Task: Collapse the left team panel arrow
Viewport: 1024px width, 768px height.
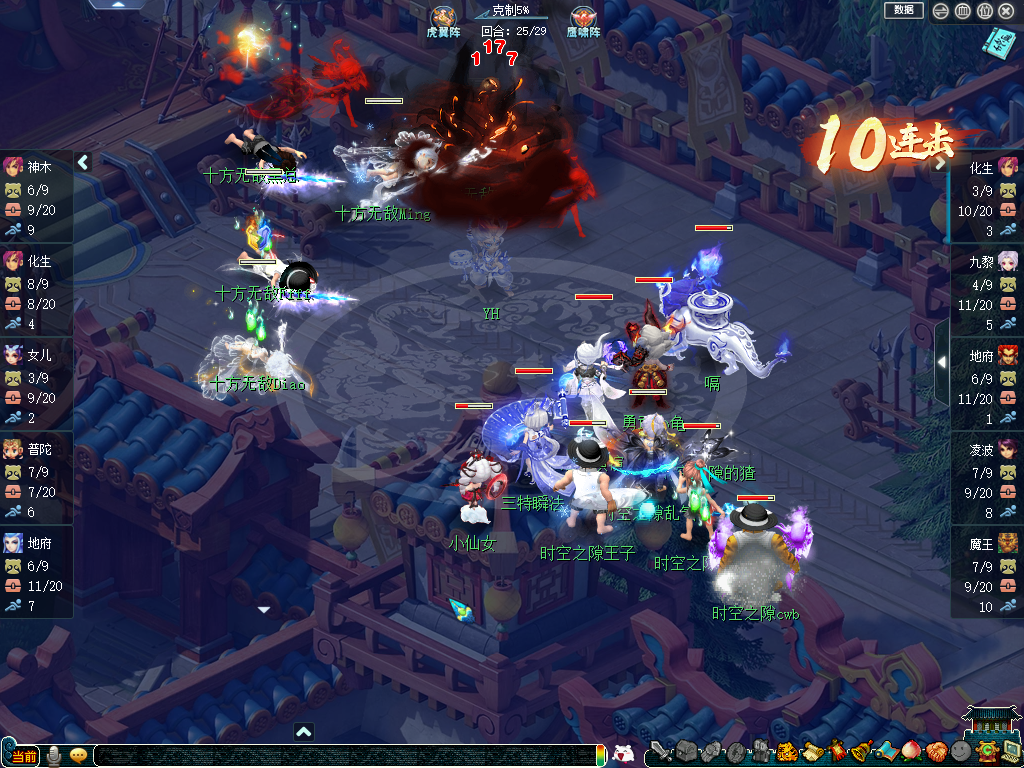Action: click(x=84, y=162)
